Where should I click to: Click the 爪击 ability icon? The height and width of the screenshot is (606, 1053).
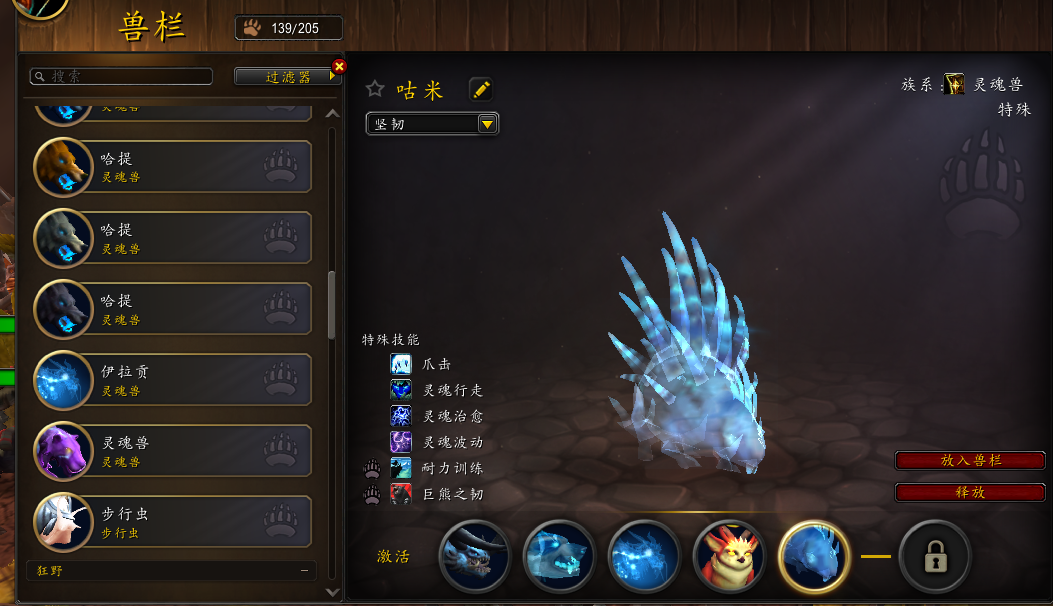point(401,364)
